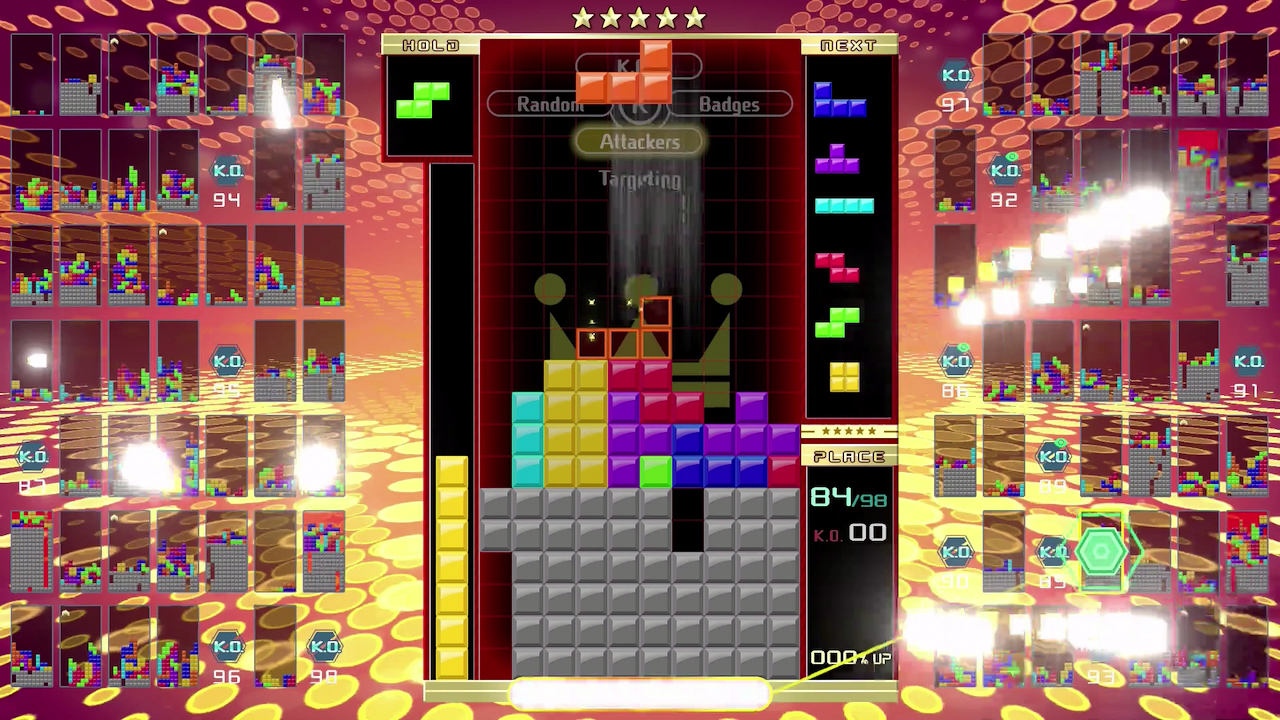Image resolution: width=1280 pixels, height=720 pixels.
Task: Click the green S-piece in the Hold box
Action: tap(423, 100)
